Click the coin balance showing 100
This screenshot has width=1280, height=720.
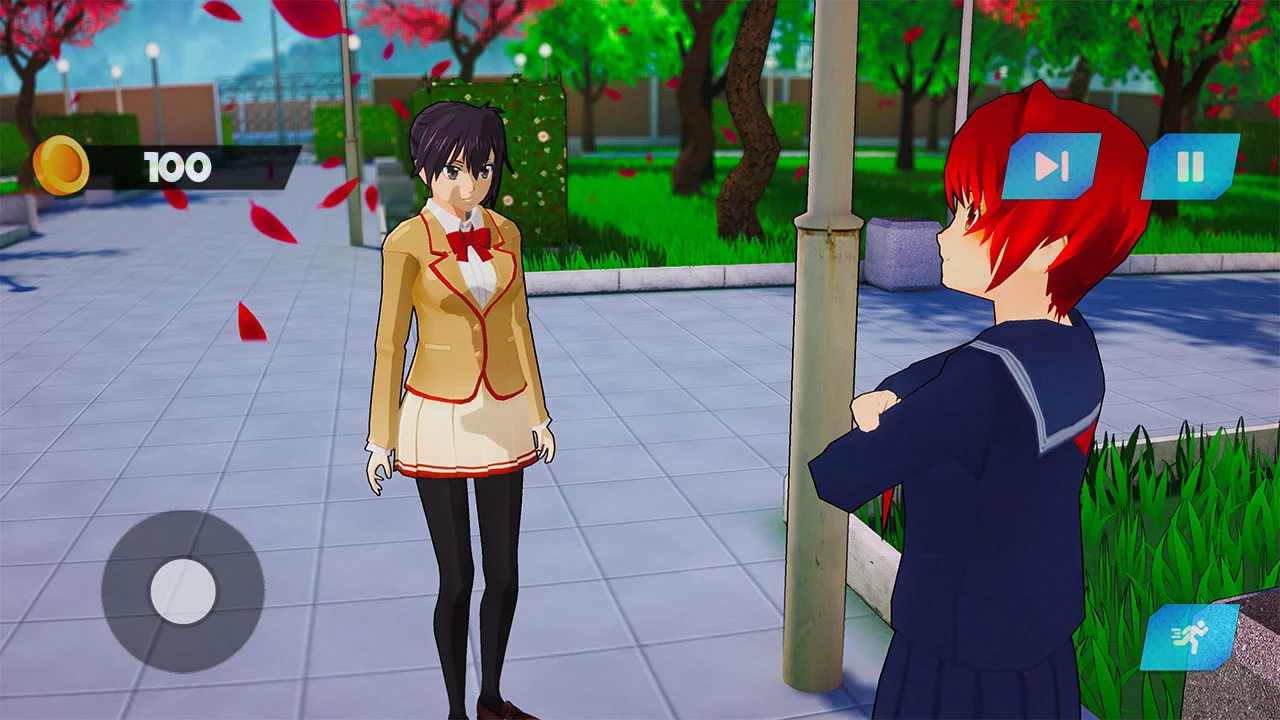[180, 166]
